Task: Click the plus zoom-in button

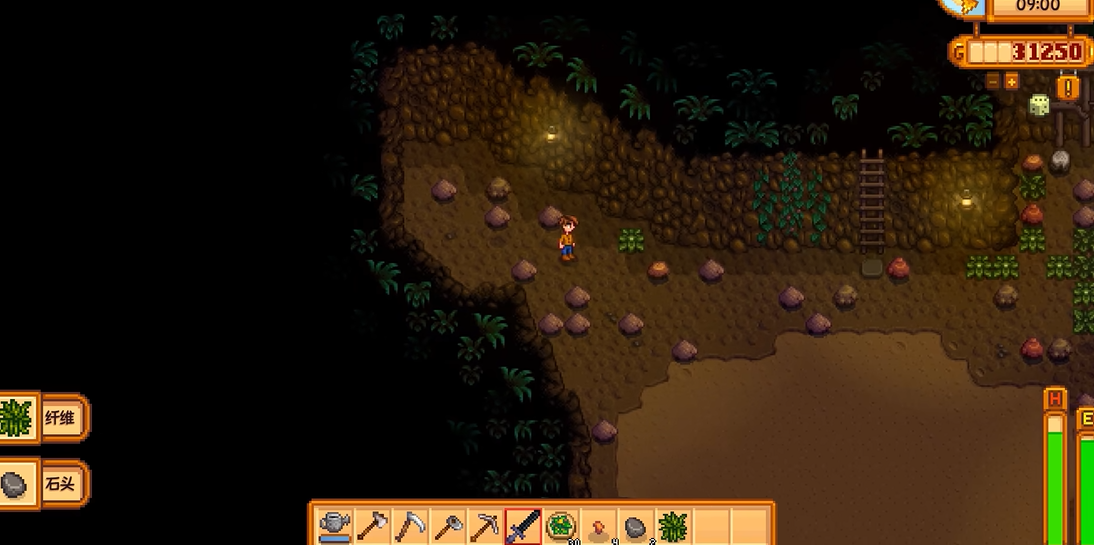Action: (x=1011, y=81)
